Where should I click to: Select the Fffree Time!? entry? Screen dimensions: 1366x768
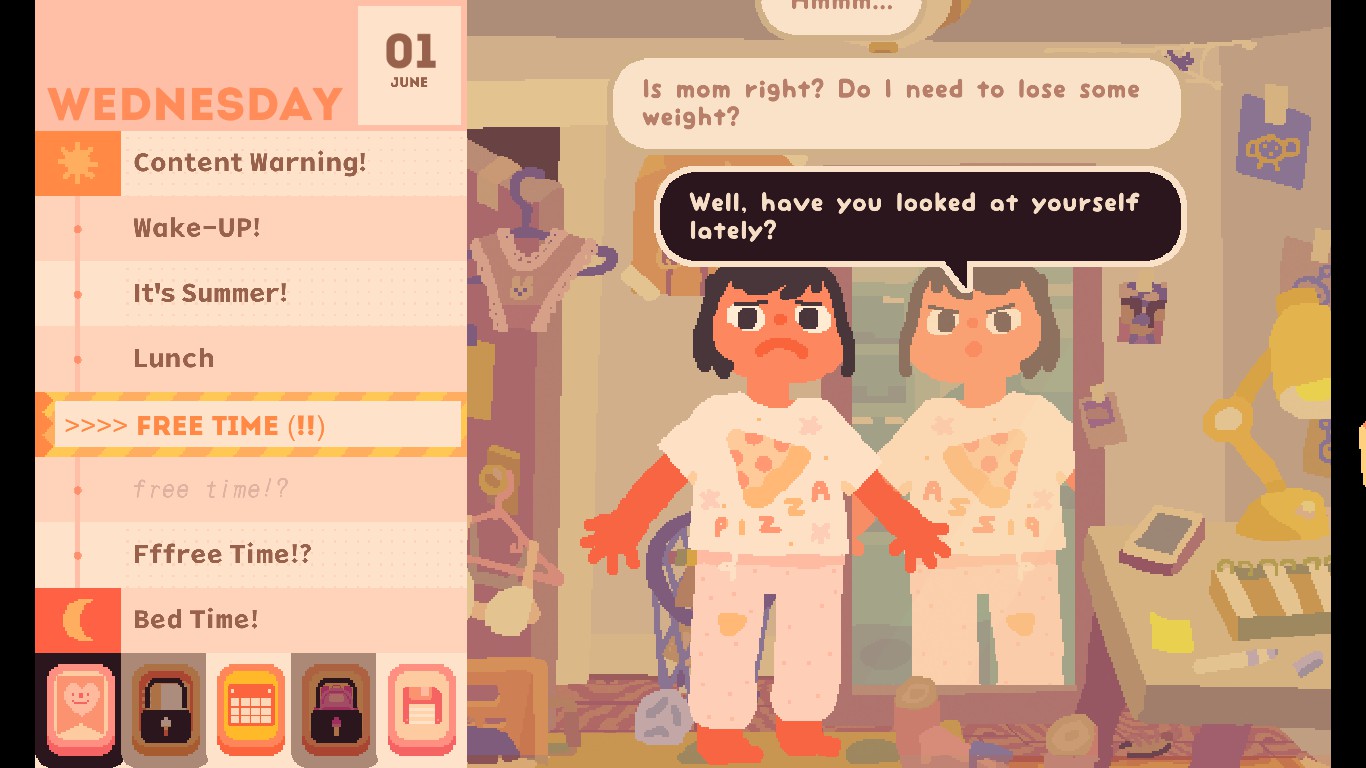222,554
